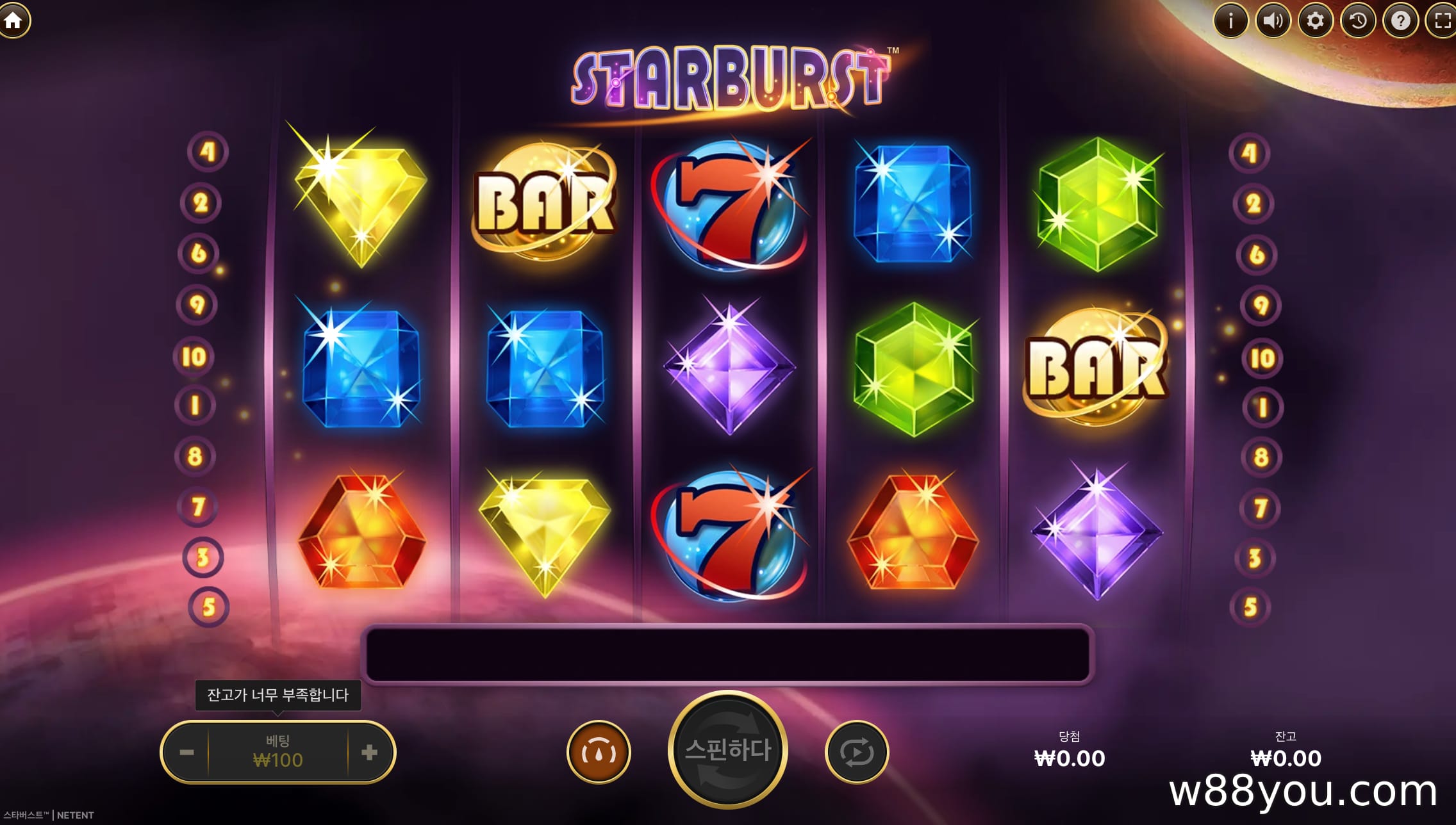1456x825 pixels.
Task: Open the game info panel
Action: pyautogui.click(x=1230, y=20)
